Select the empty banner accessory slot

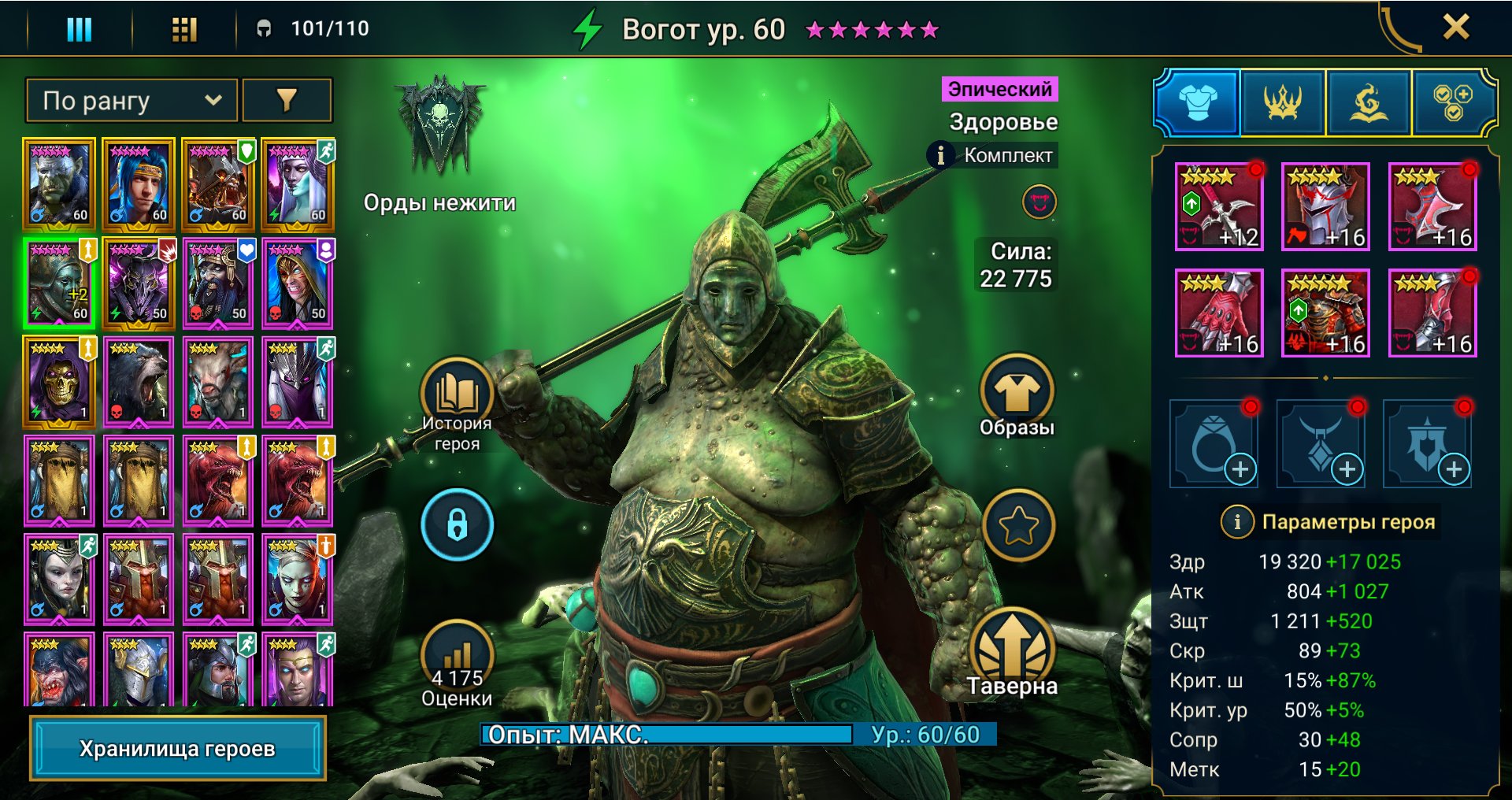[1426, 444]
